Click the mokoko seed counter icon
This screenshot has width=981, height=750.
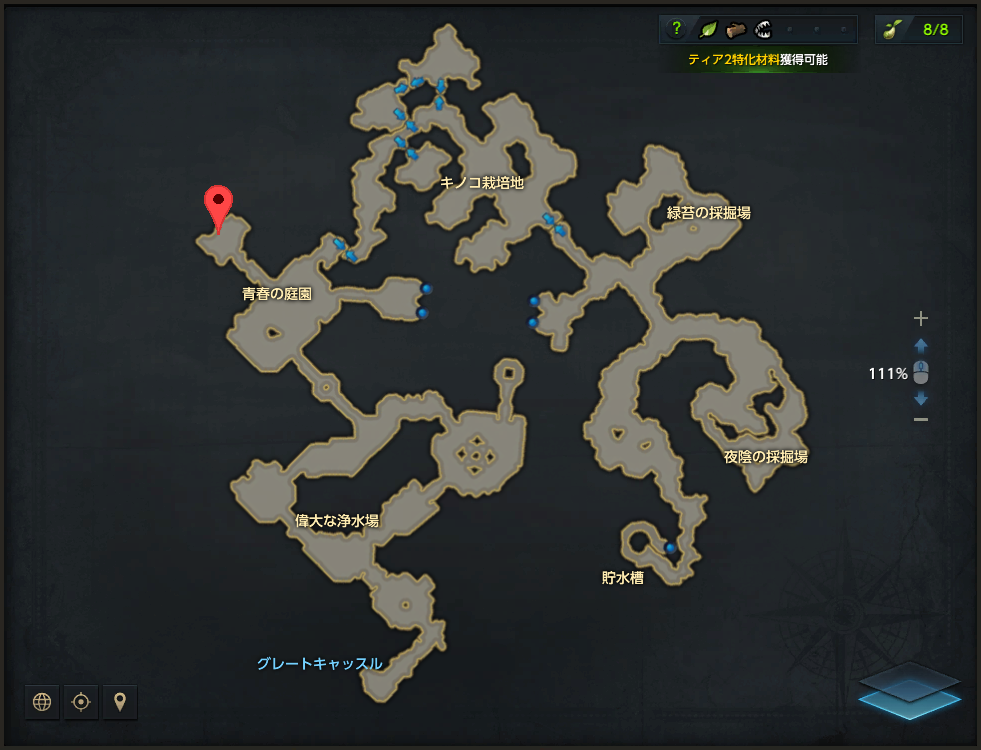click(890, 29)
